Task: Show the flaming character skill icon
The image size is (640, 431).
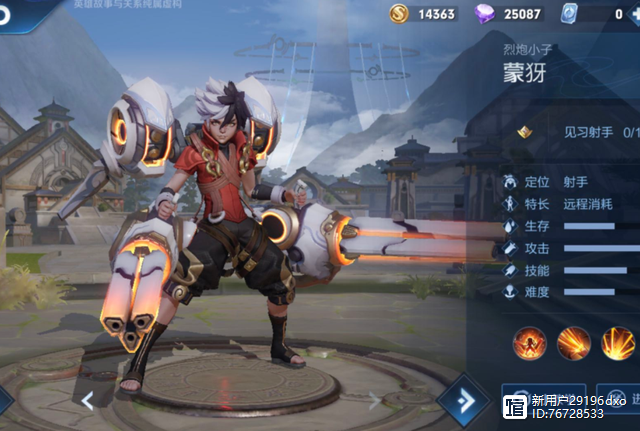Action: (x=529, y=343)
